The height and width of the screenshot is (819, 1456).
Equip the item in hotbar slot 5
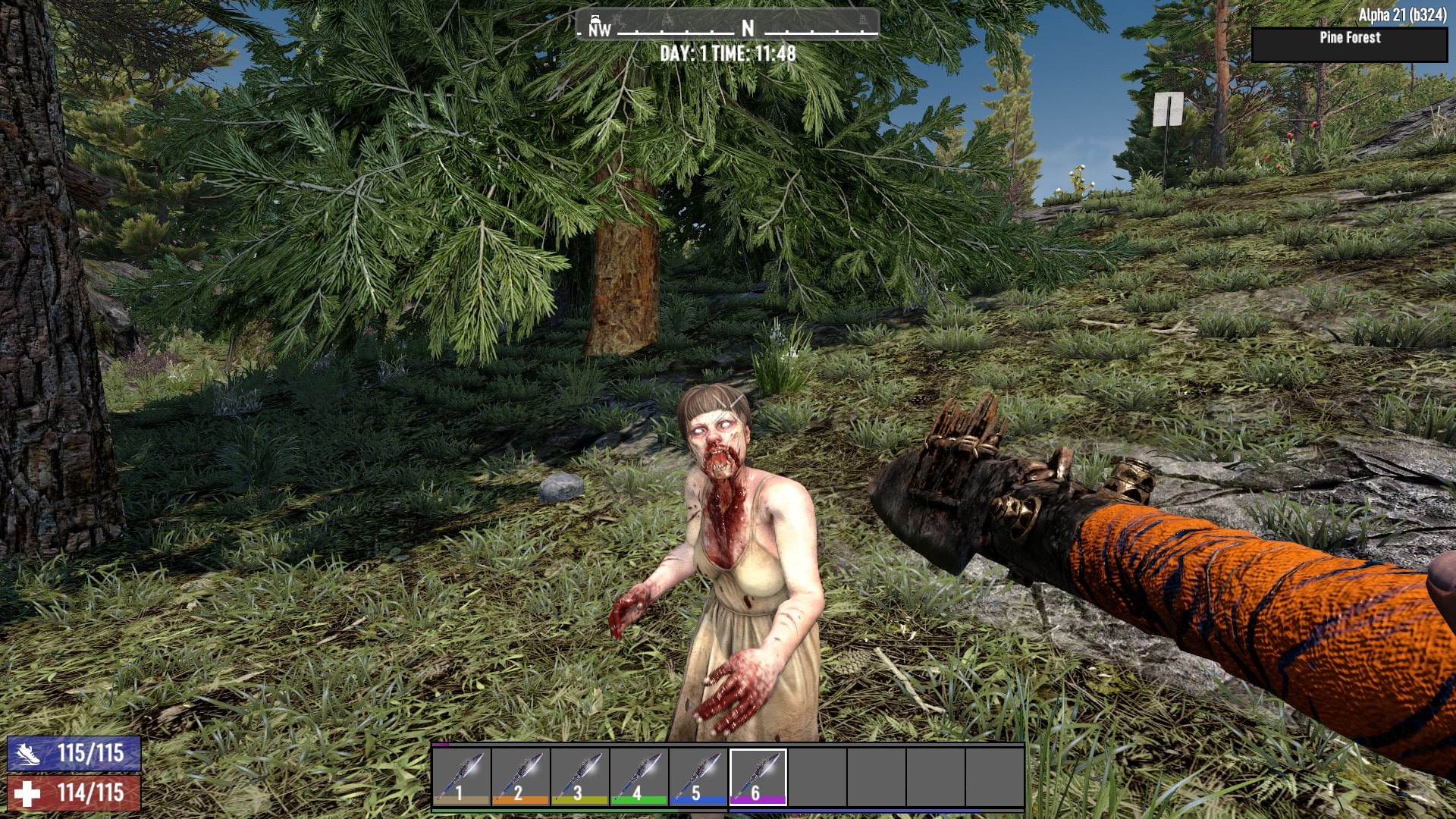(x=698, y=776)
